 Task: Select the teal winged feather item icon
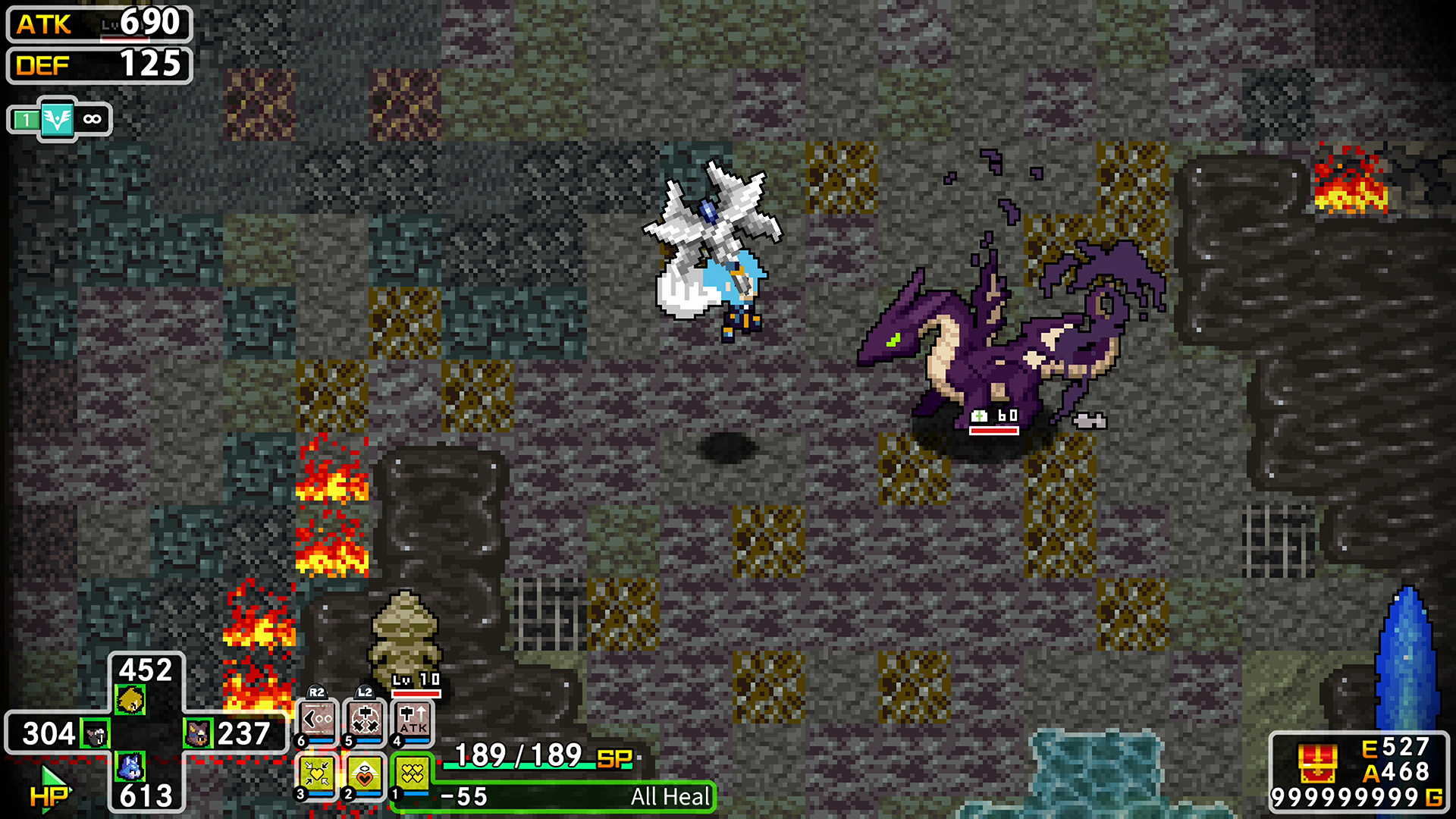[x=59, y=118]
